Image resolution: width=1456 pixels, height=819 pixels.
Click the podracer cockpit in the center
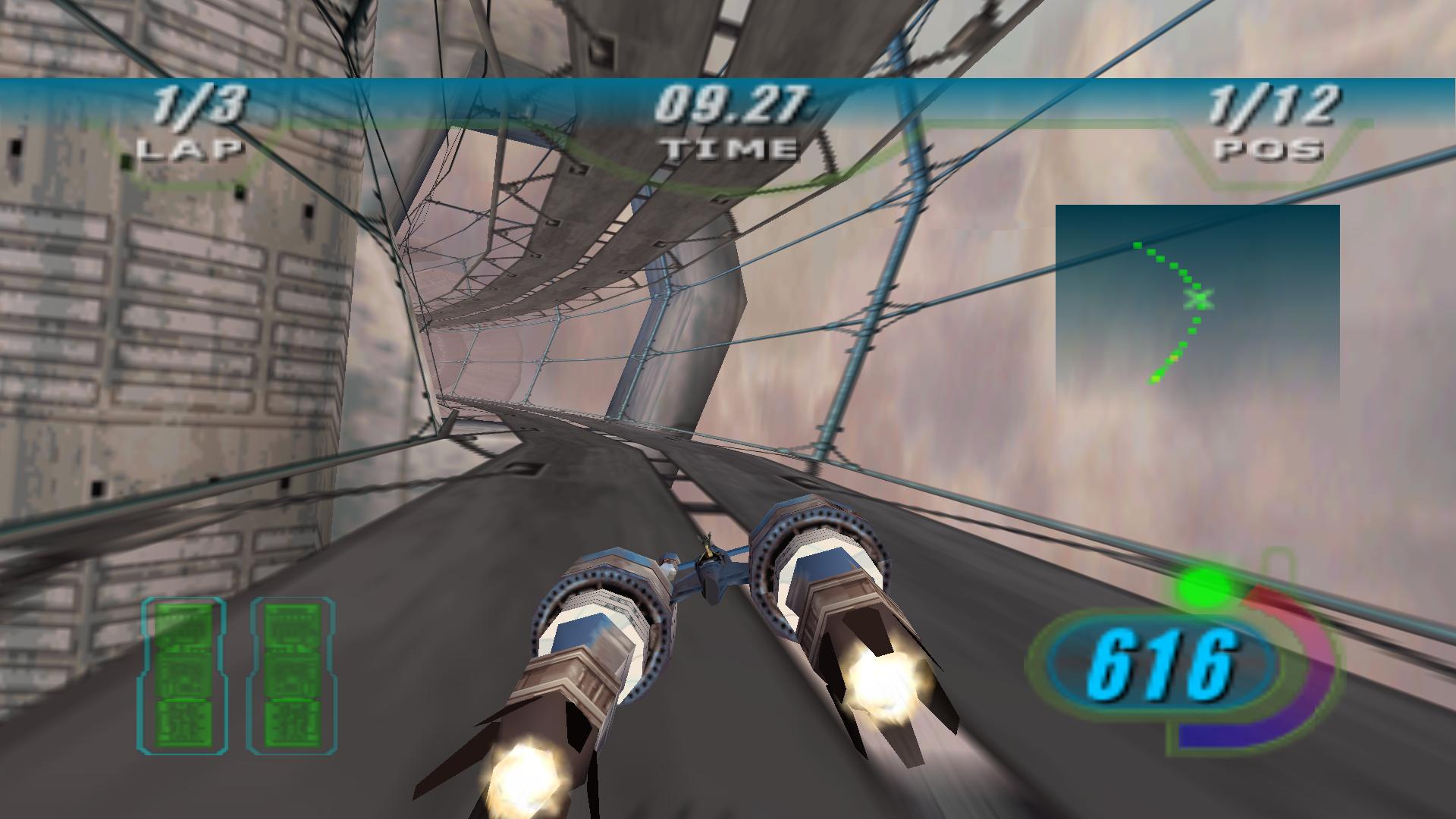tap(713, 561)
